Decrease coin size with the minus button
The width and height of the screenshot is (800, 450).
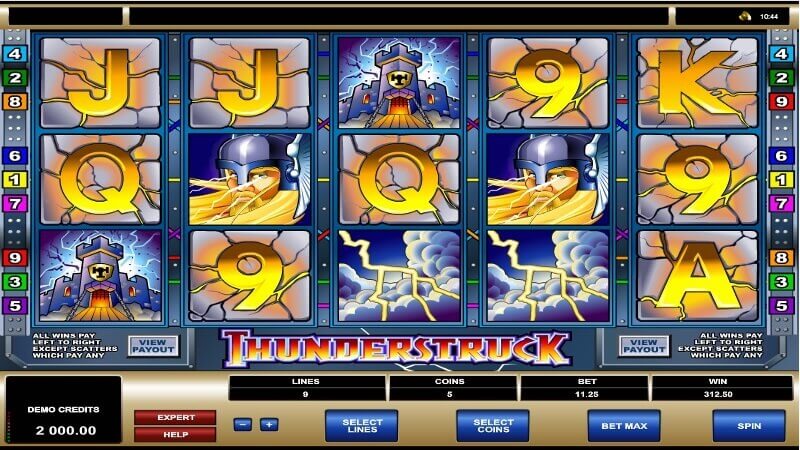243,424
